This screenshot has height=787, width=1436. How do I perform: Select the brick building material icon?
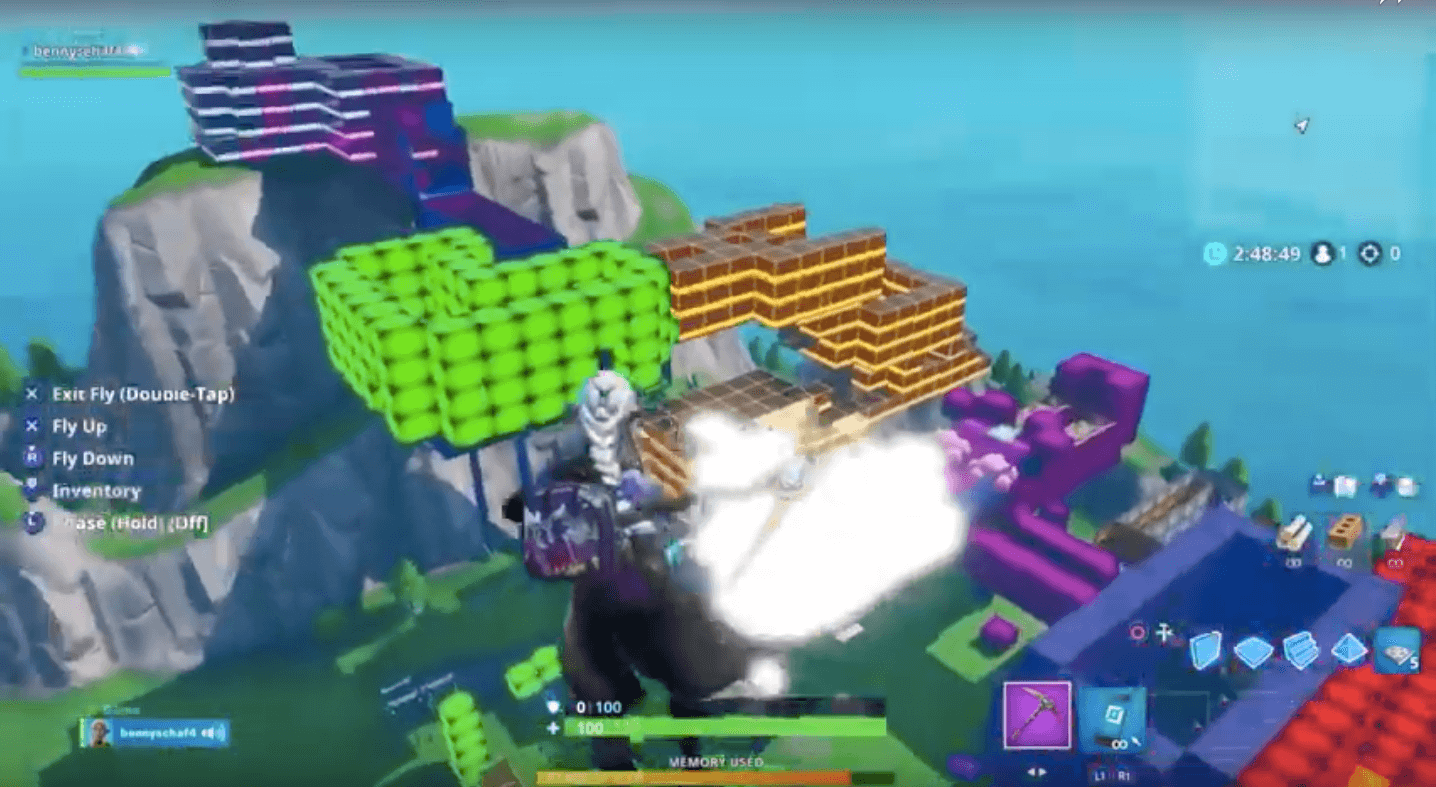(x=1345, y=531)
